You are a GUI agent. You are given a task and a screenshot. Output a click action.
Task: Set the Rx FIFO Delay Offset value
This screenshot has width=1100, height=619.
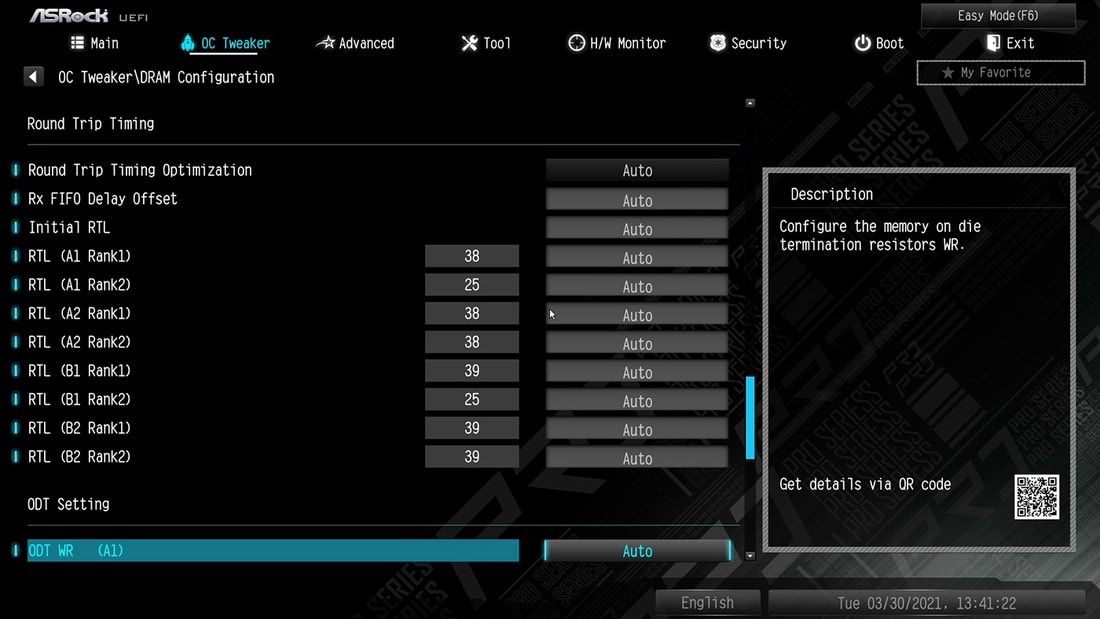tap(637, 200)
